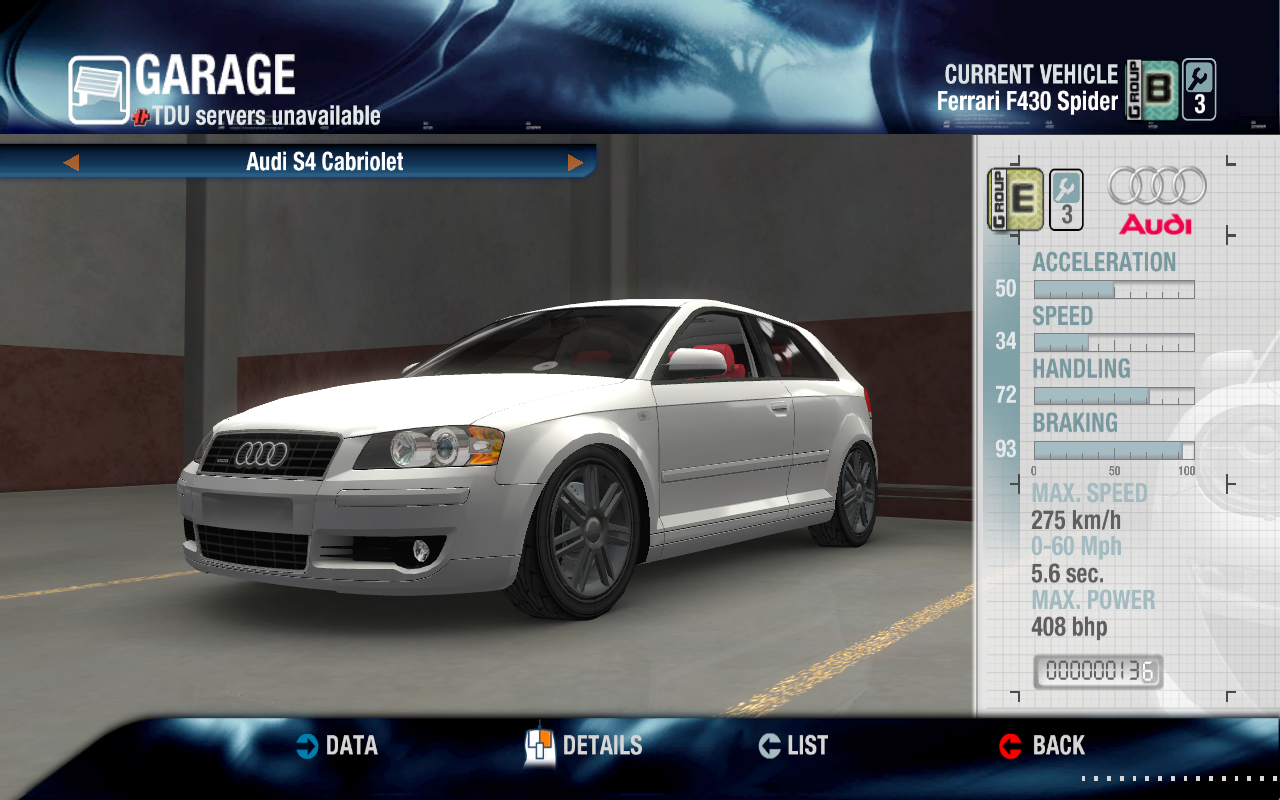The width and height of the screenshot is (1280, 800).
Task: Select the previous car with the left arrow
Action: [x=71, y=162]
